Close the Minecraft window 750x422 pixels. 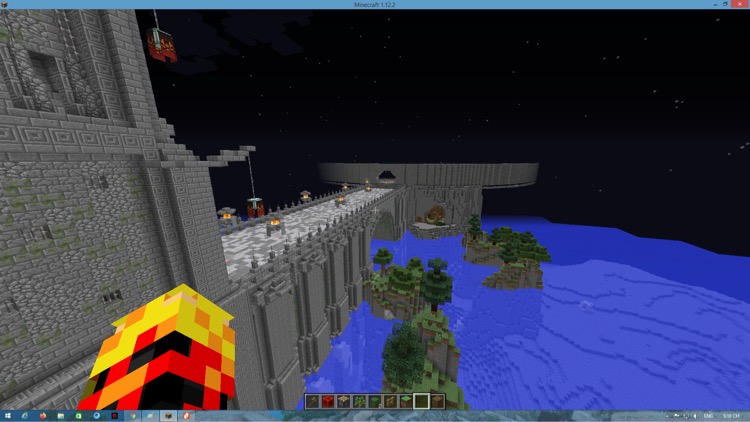741,4
